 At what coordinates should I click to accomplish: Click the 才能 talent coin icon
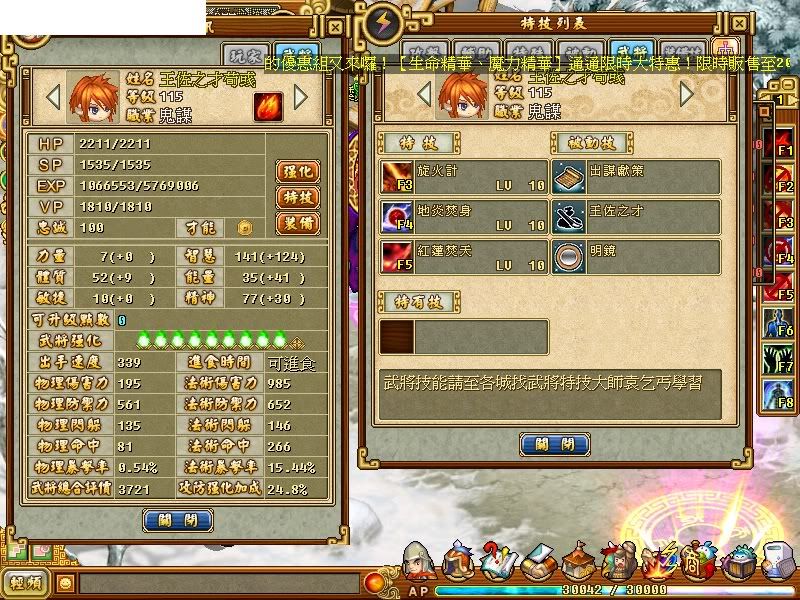point(244,228)
